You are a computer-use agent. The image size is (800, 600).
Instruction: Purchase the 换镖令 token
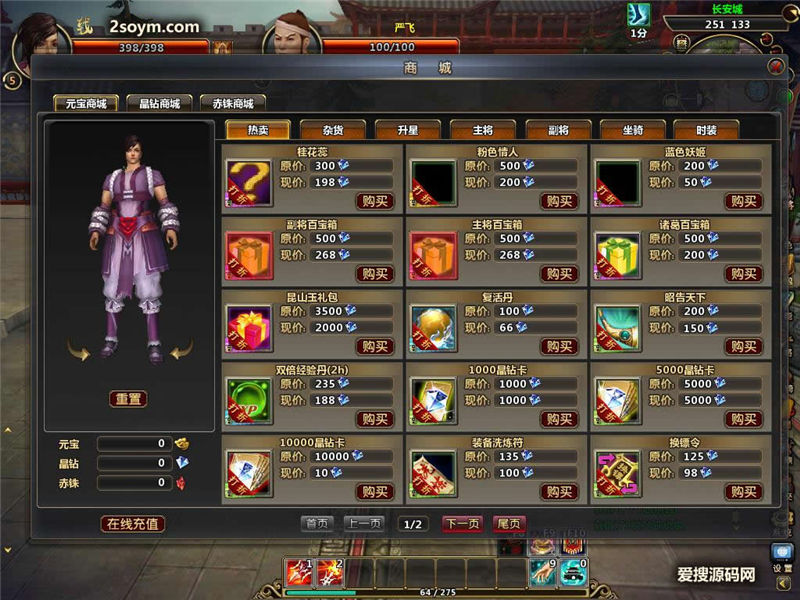[743, 492]
